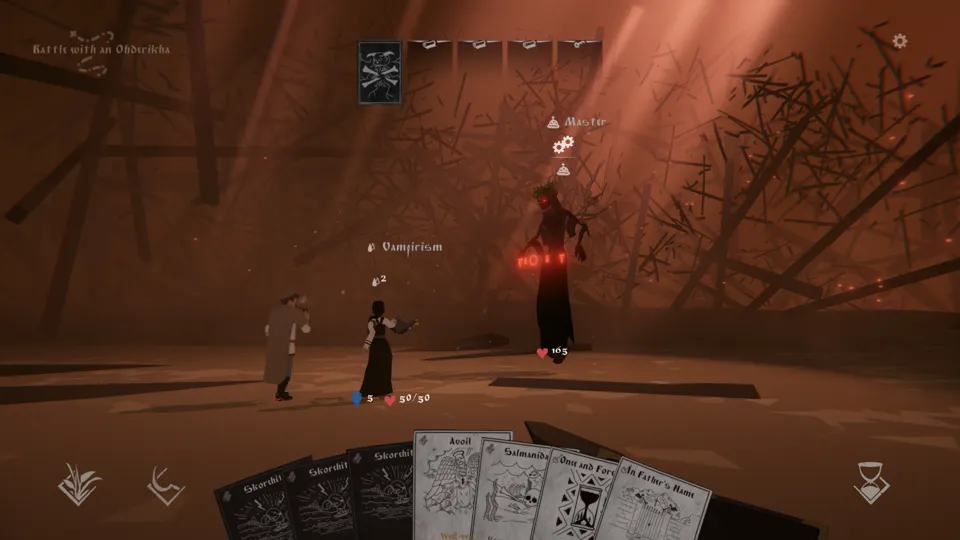Open settings with the gear icon

pyautogui.click(x=899, y=41)
